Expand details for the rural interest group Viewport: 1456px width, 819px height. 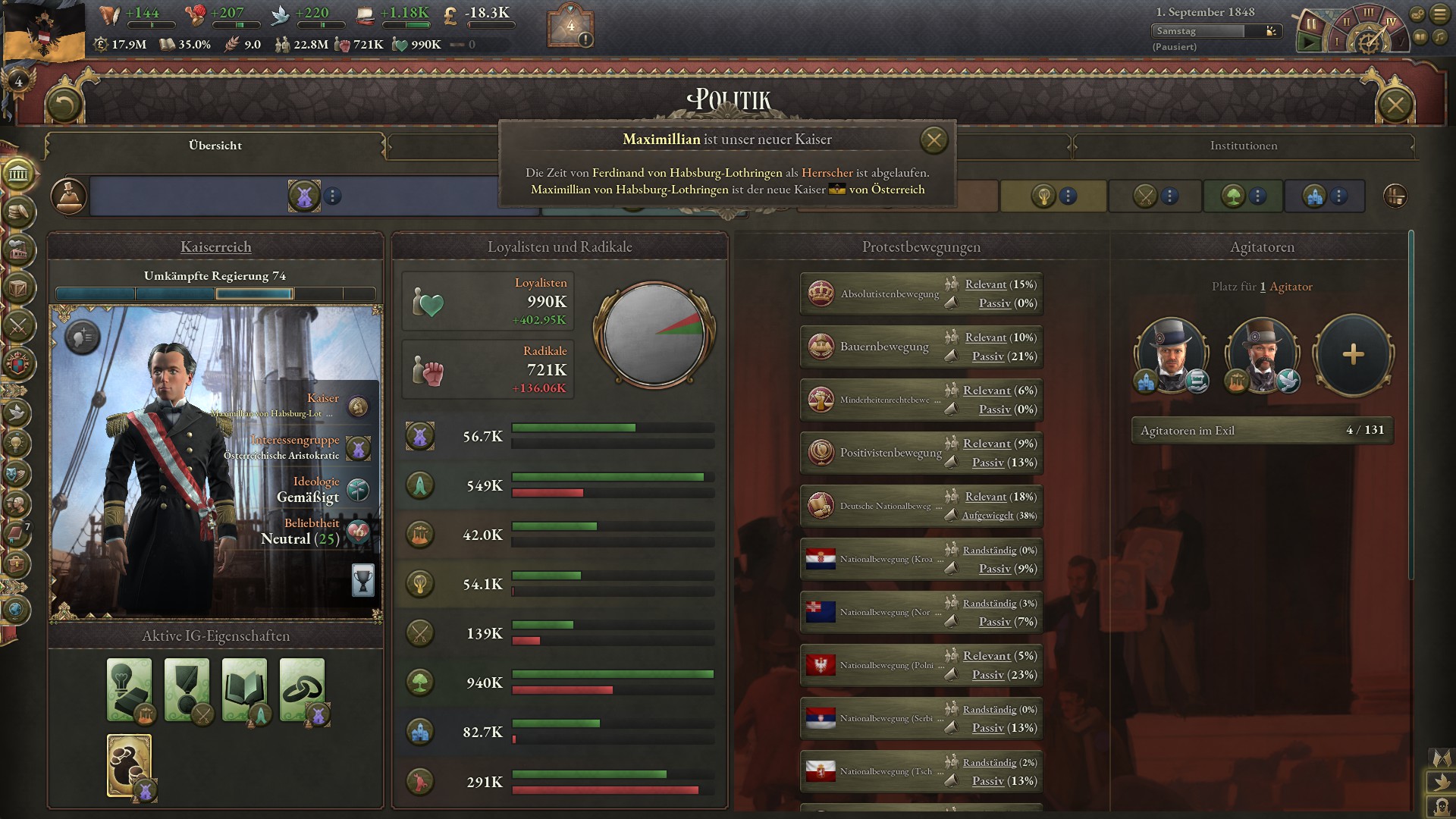click(1257, 196)
